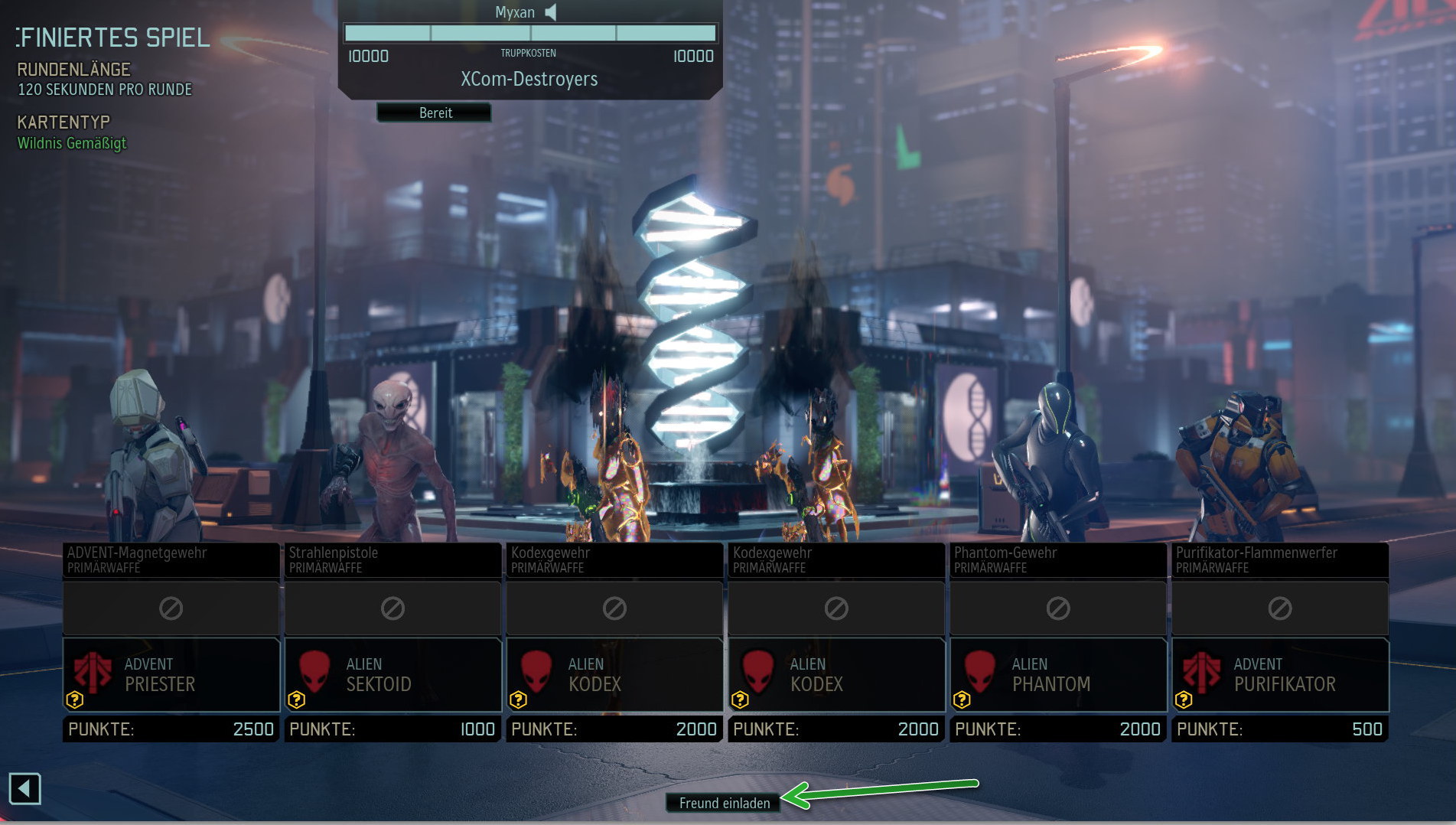
Task: Invite a friend with Freund einladen
Action: pyautogui.click(x=724, y=803)
